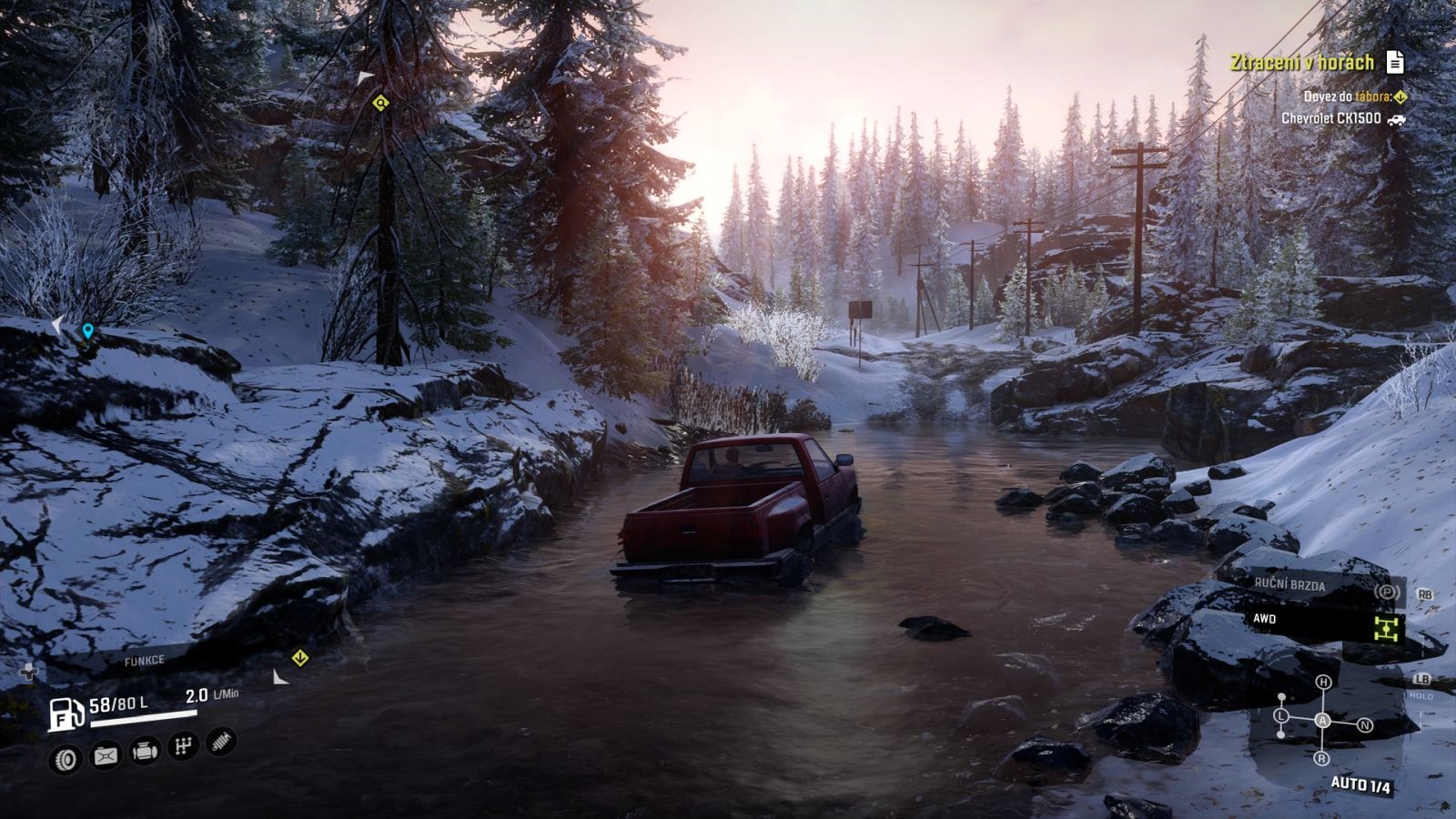
Task: Open the FUNKCE functions panel
Action: tap(144, 662)
